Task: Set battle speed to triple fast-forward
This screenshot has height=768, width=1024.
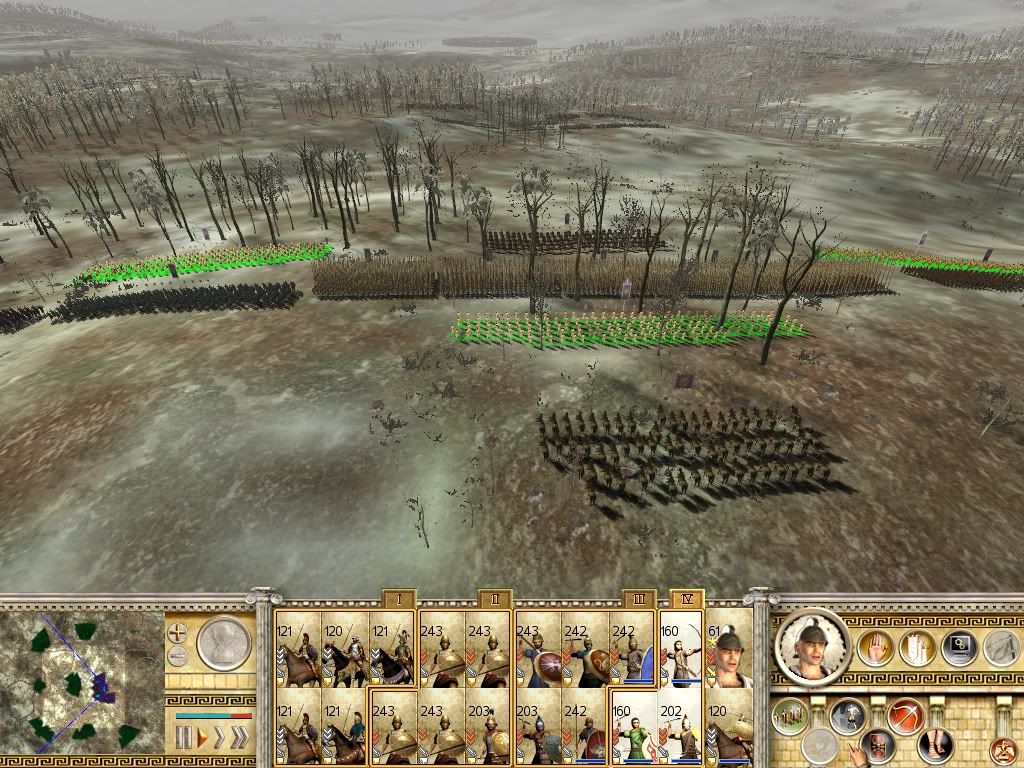Action: coord(238,739)
